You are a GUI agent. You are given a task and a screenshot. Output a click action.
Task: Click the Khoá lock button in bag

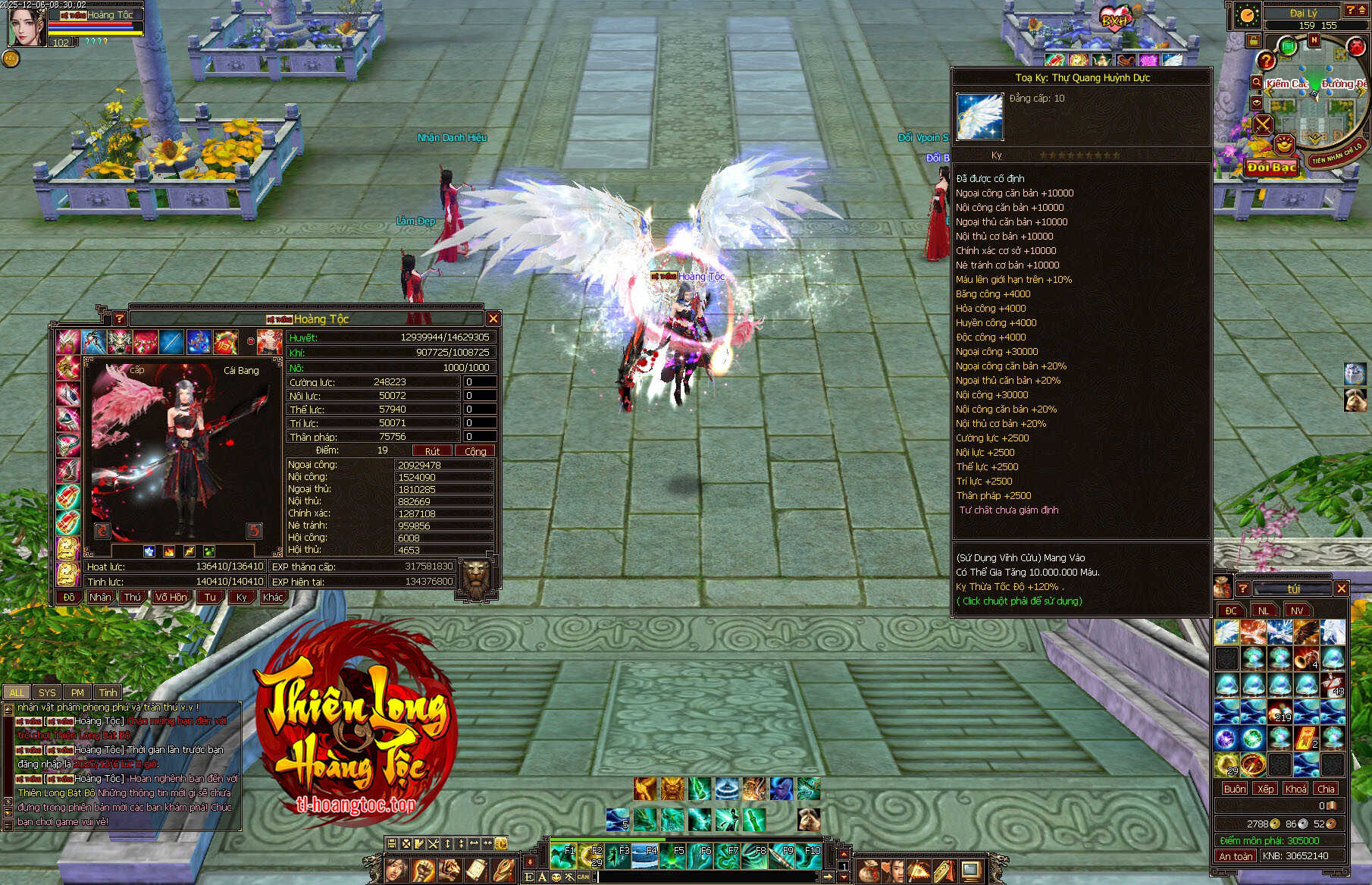[x=1295, y=789]
